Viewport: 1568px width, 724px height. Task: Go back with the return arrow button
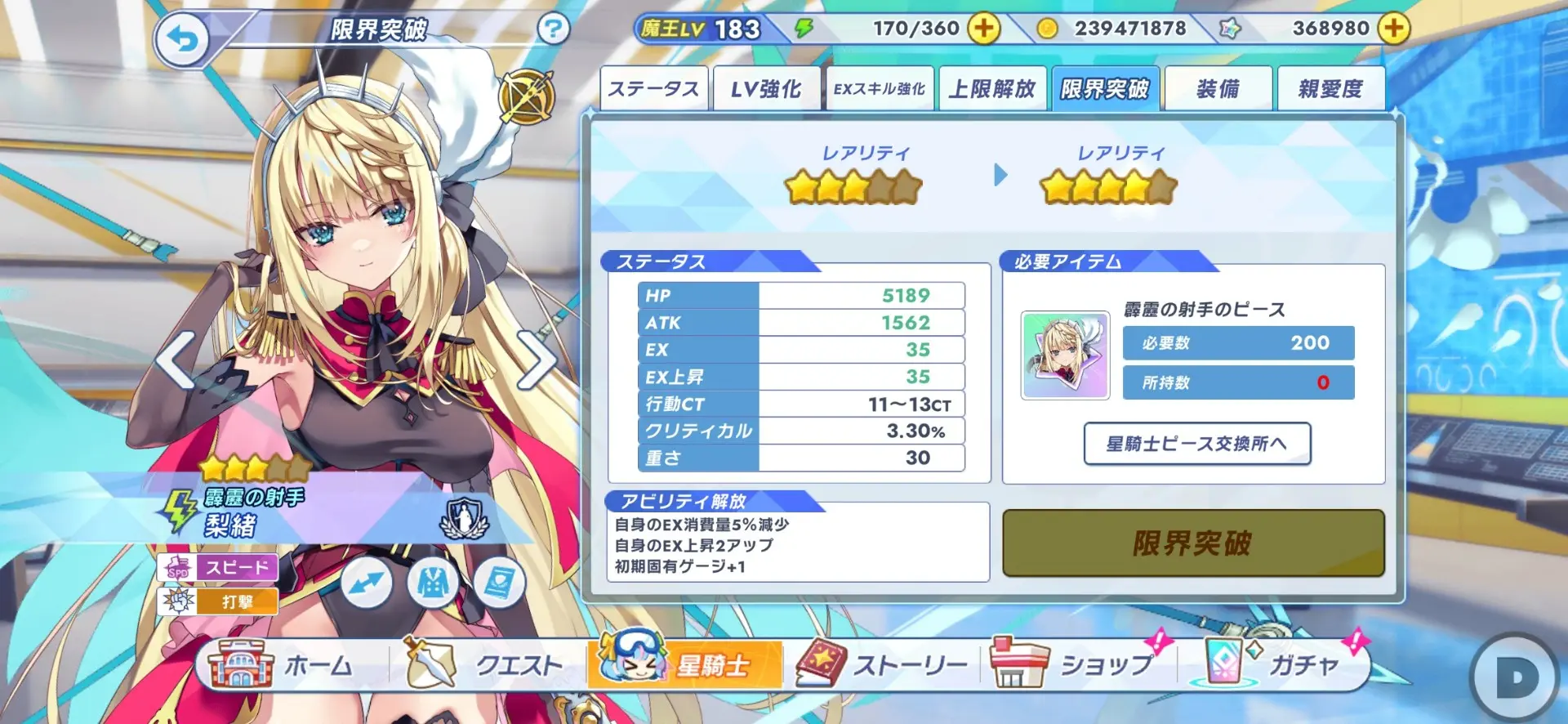click(182, 38)
